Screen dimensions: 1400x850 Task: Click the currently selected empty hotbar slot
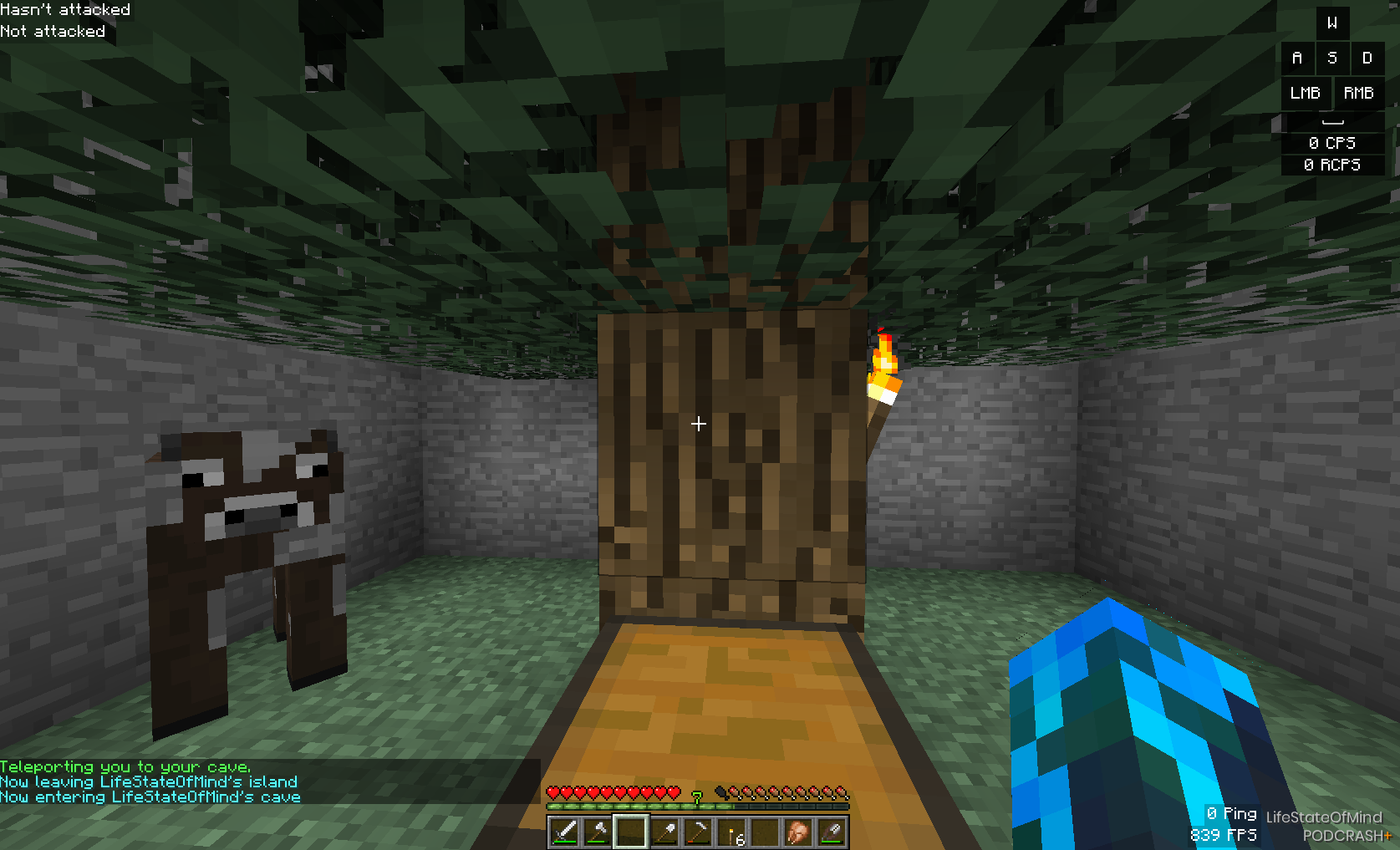point(631,832)
